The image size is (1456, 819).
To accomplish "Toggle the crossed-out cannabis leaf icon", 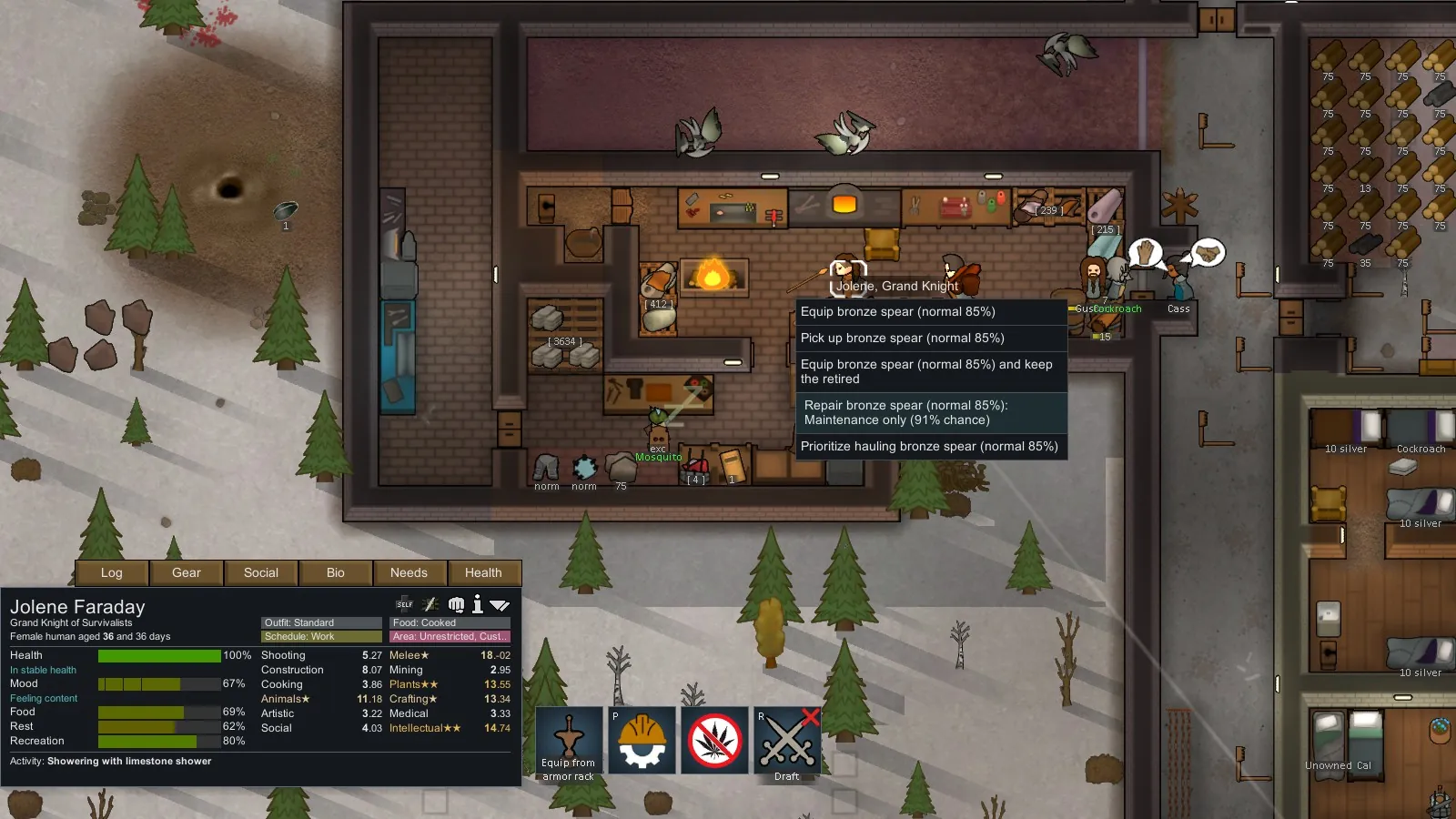I will point(714,741).
